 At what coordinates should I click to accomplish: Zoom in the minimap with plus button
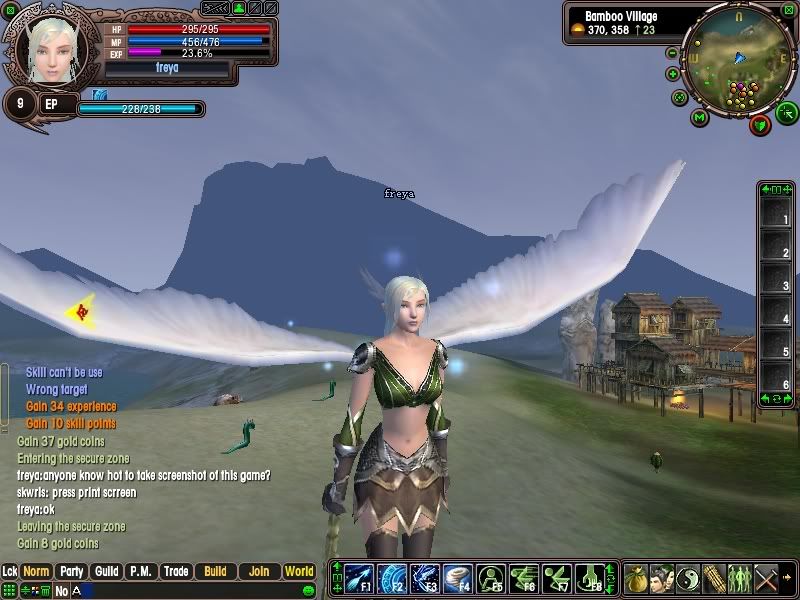(672, 73)
